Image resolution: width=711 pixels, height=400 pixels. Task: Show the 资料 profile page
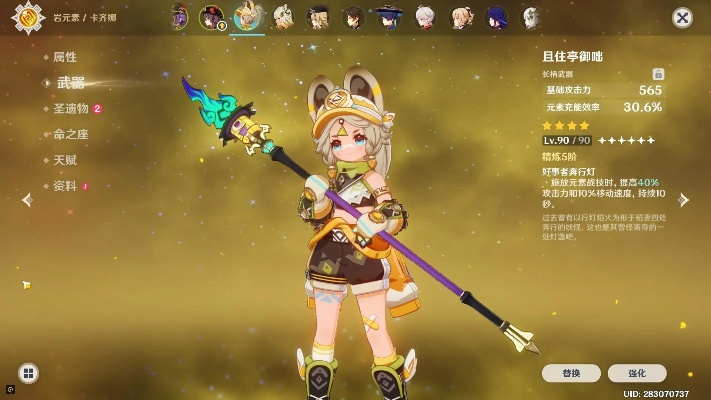click(65, 185)
